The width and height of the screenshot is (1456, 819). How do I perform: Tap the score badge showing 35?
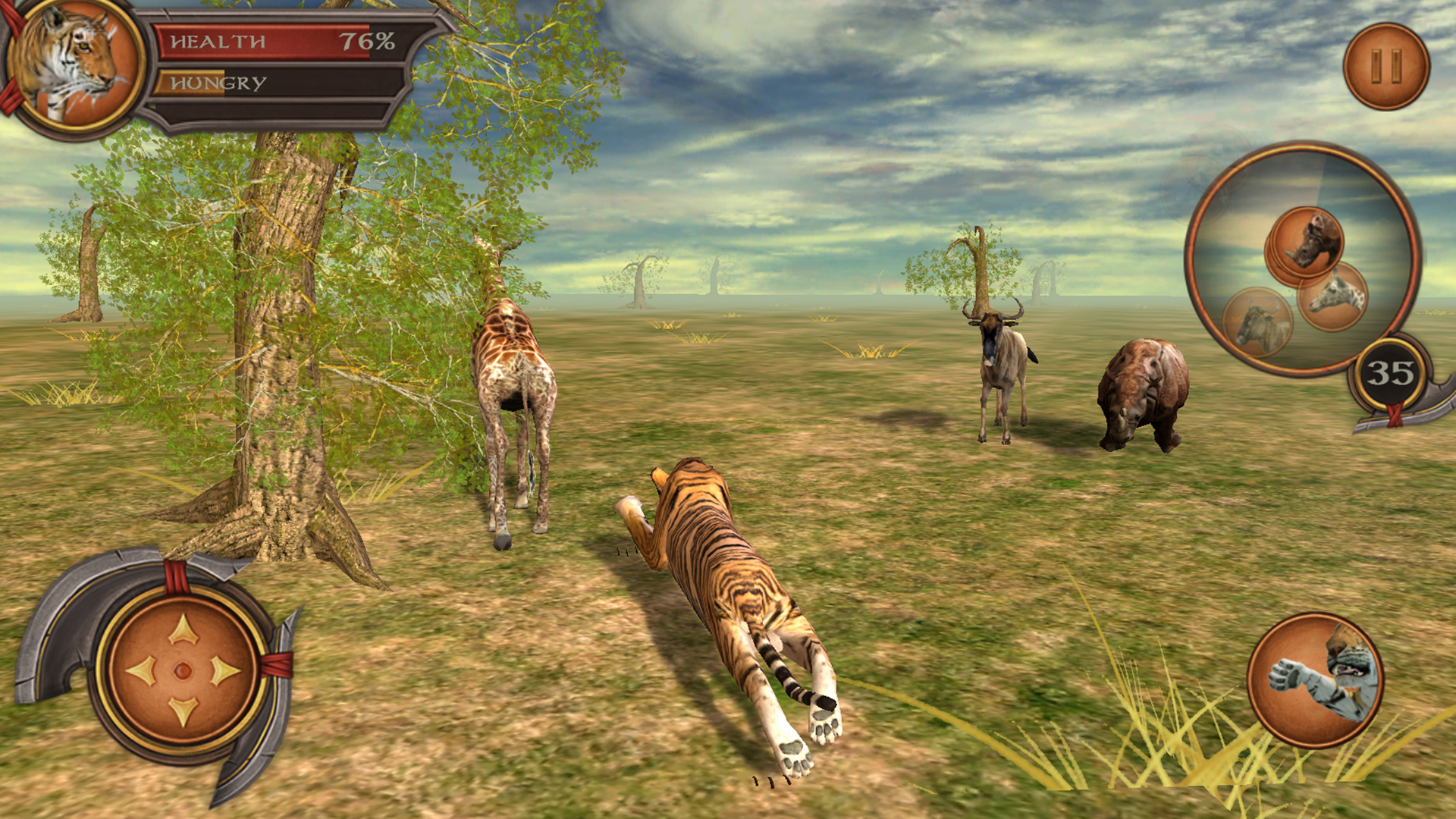pos(1389,373)
